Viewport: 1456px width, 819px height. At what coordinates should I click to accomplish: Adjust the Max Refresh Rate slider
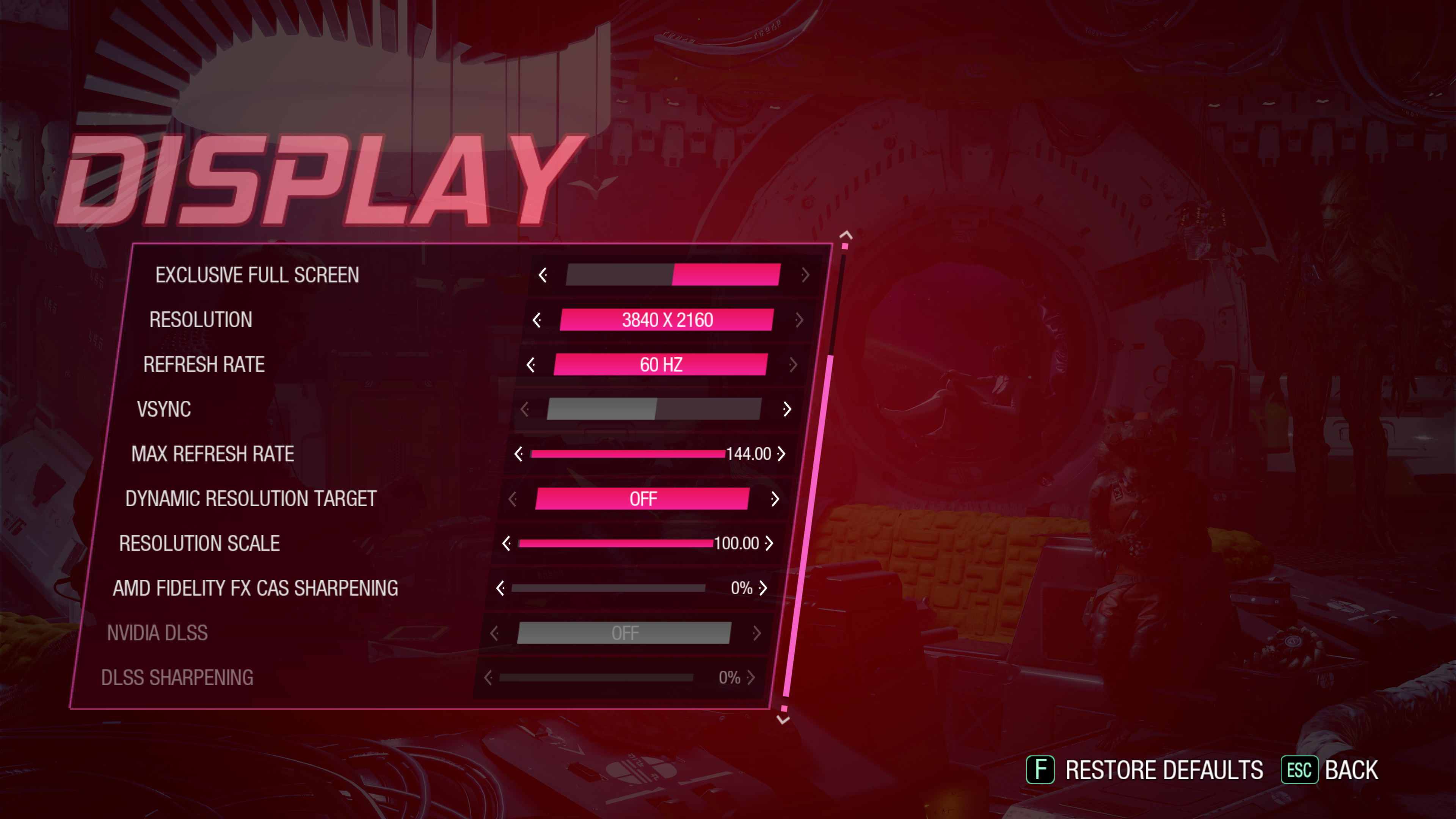tap(628, 454)
